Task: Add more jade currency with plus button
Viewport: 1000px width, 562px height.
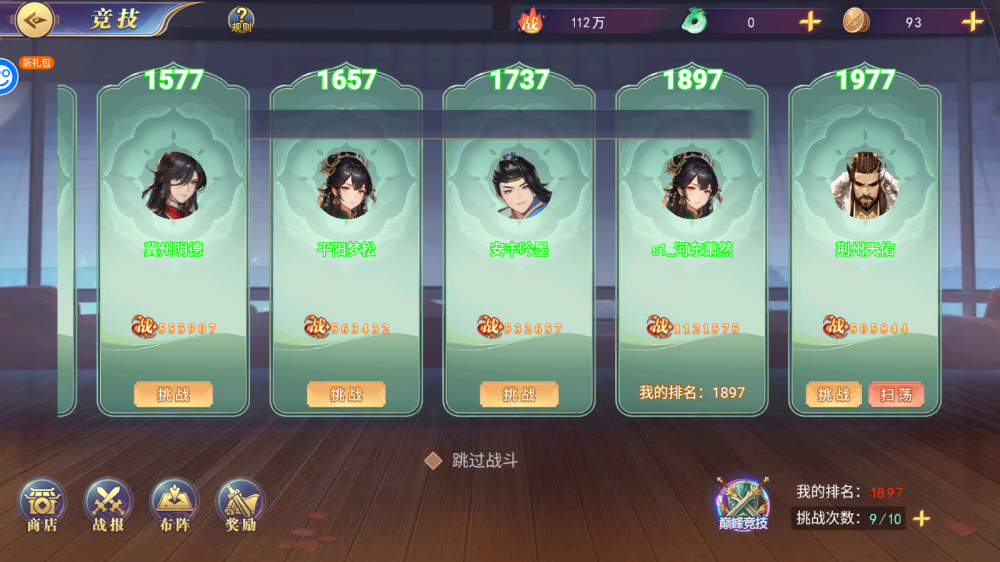Action: tap(810, 21)
